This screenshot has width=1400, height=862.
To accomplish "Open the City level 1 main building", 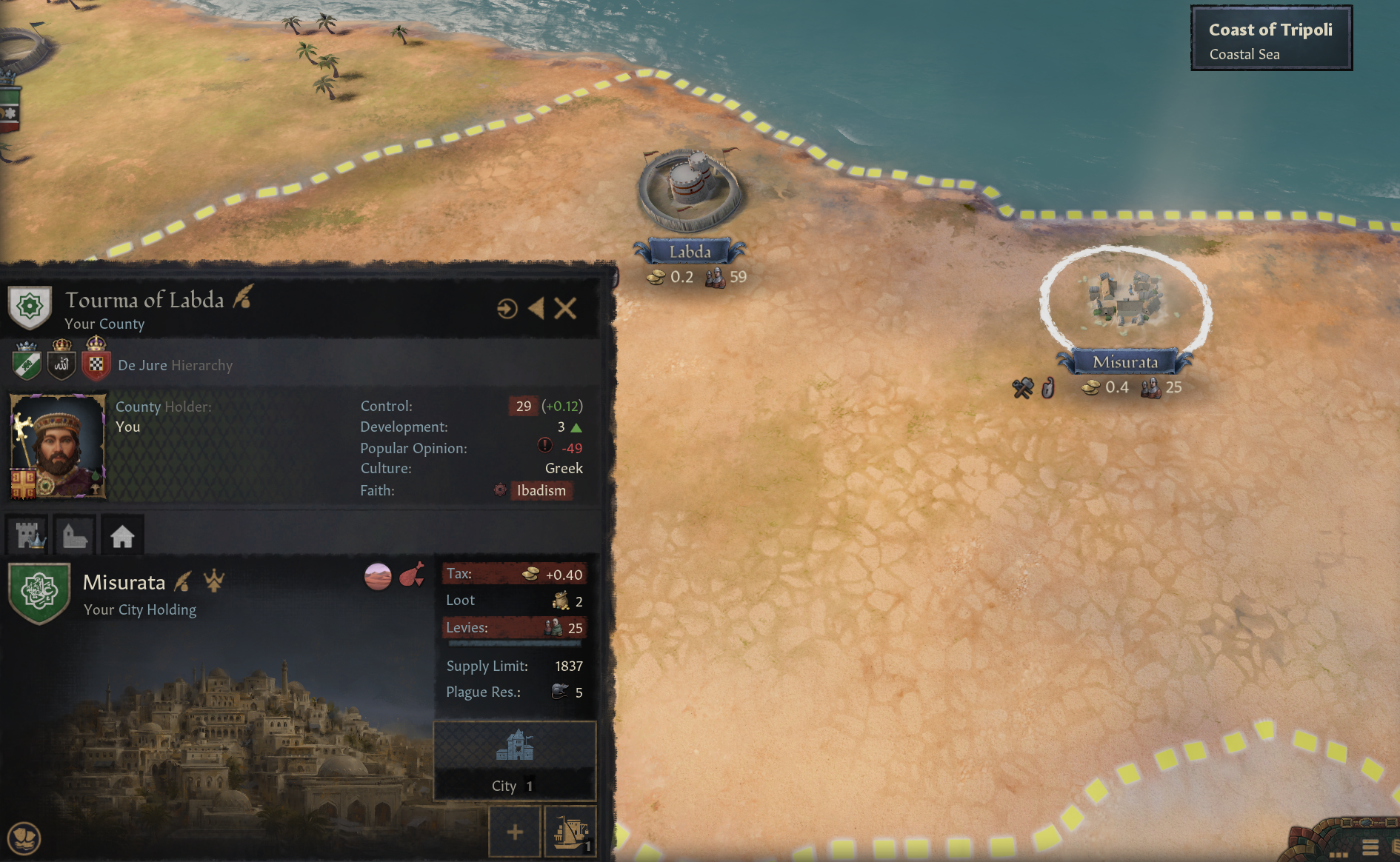I will click(x=515, y=760).
